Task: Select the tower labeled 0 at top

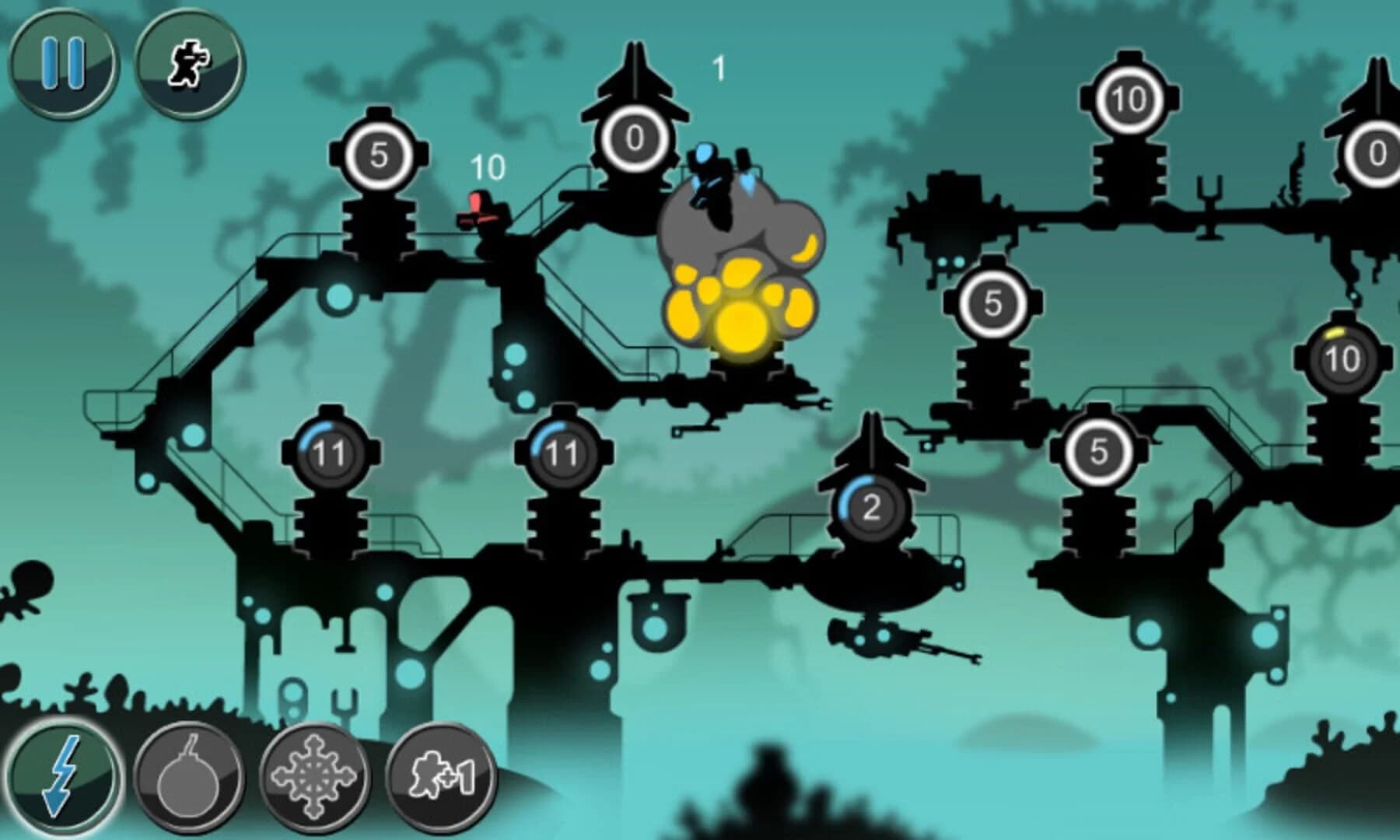Action: click(x=634, y=138)
